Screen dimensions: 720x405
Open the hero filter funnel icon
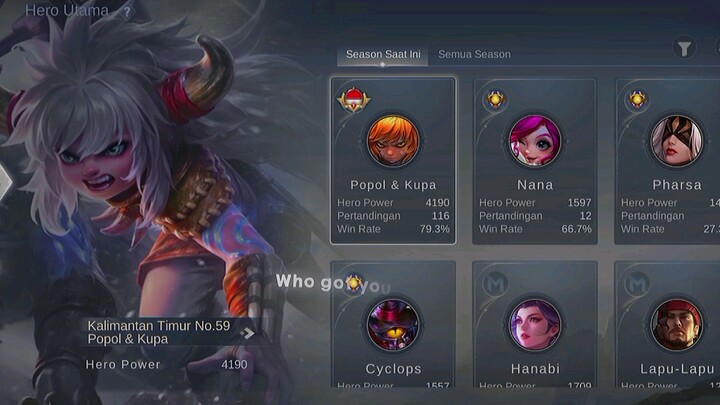click(x=684, y=48)
